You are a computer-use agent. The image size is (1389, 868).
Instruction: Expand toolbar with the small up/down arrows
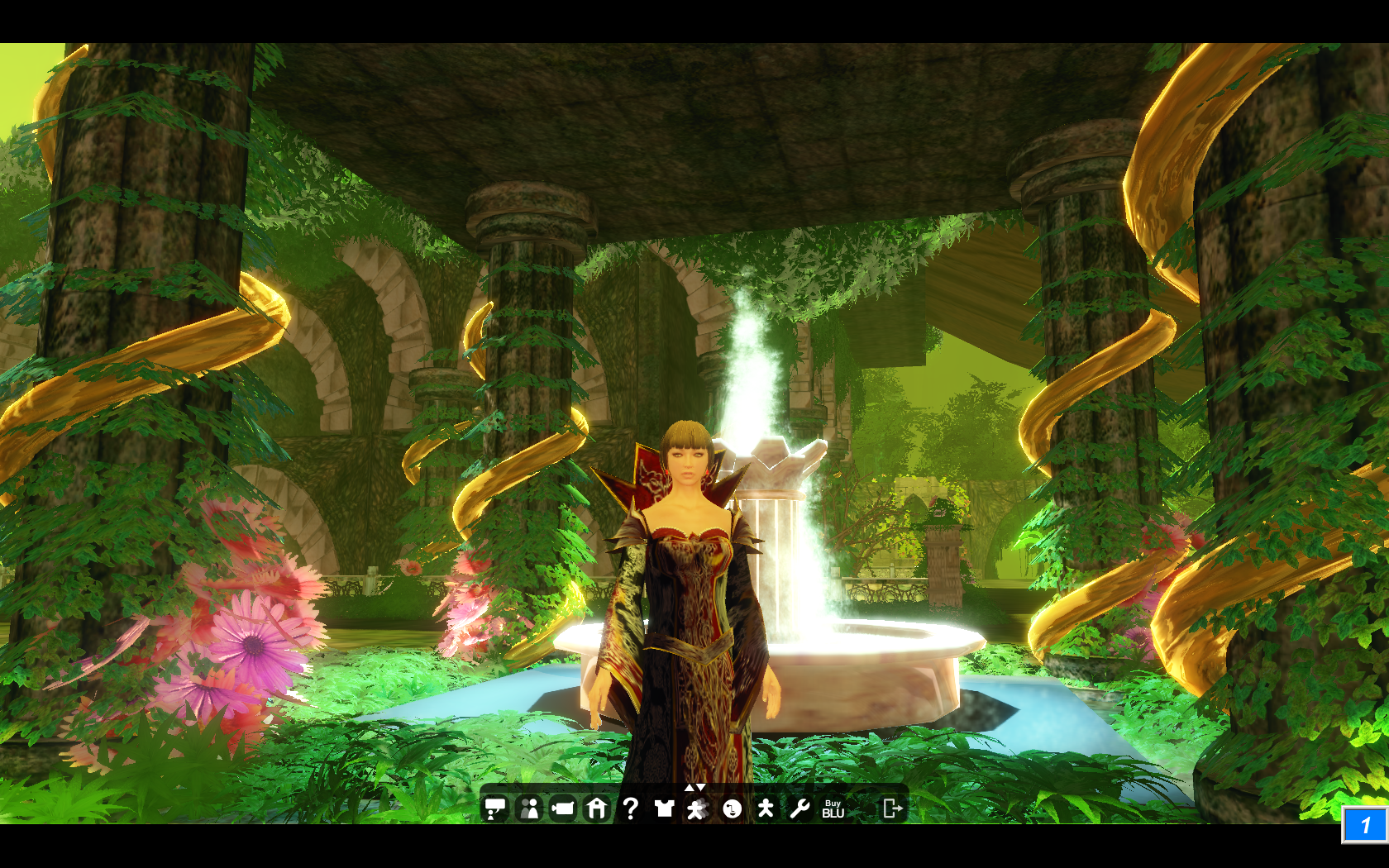[x=694, y=787]
